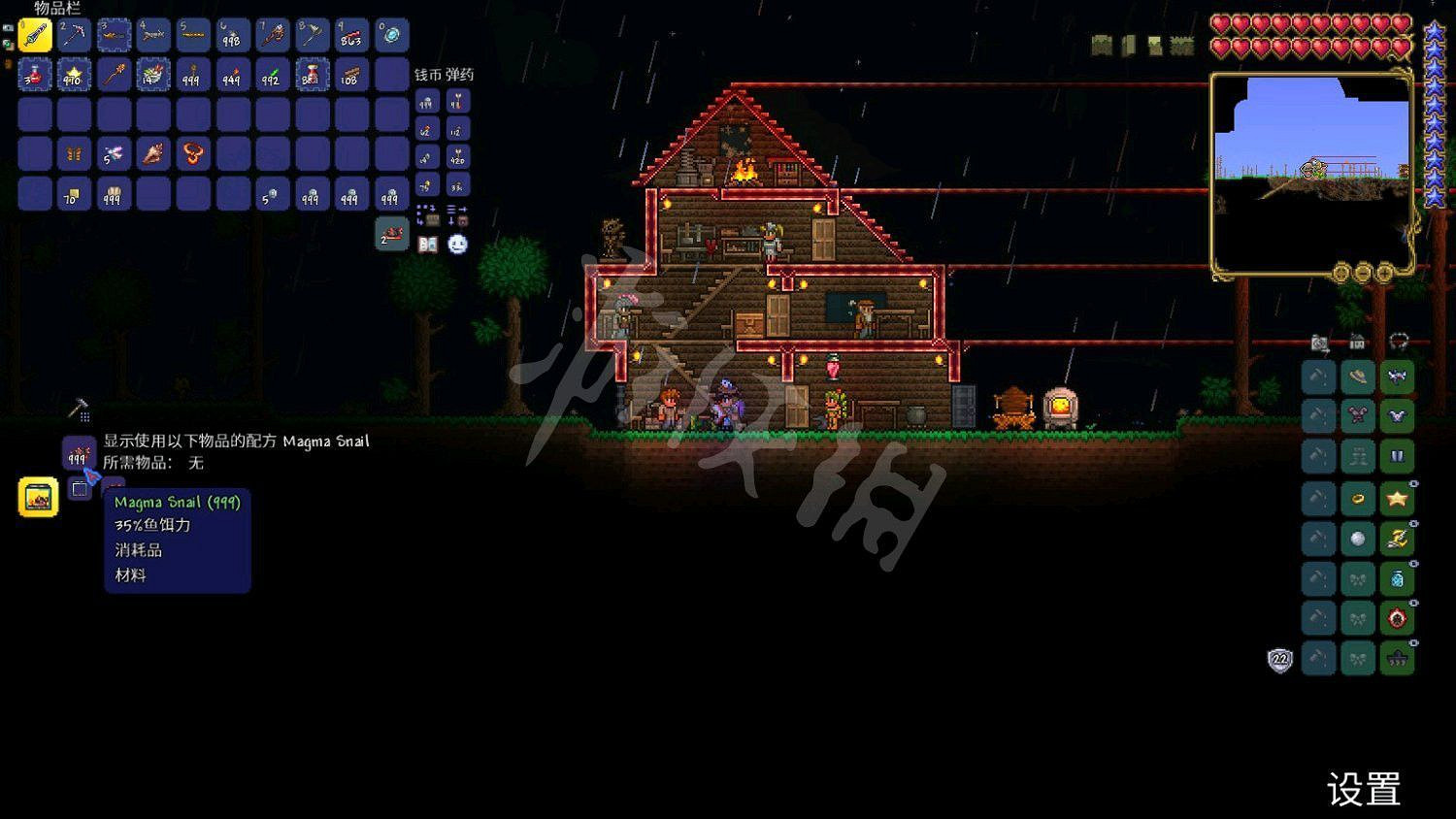1456x819 pixels.
Task: Select the gold ring accessory slot
Action: tap(1358, 498)
